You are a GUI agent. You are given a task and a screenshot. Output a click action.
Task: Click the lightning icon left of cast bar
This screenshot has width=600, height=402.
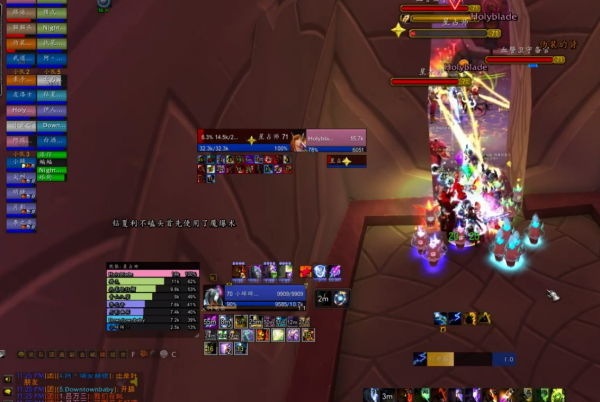click(421, 359)
